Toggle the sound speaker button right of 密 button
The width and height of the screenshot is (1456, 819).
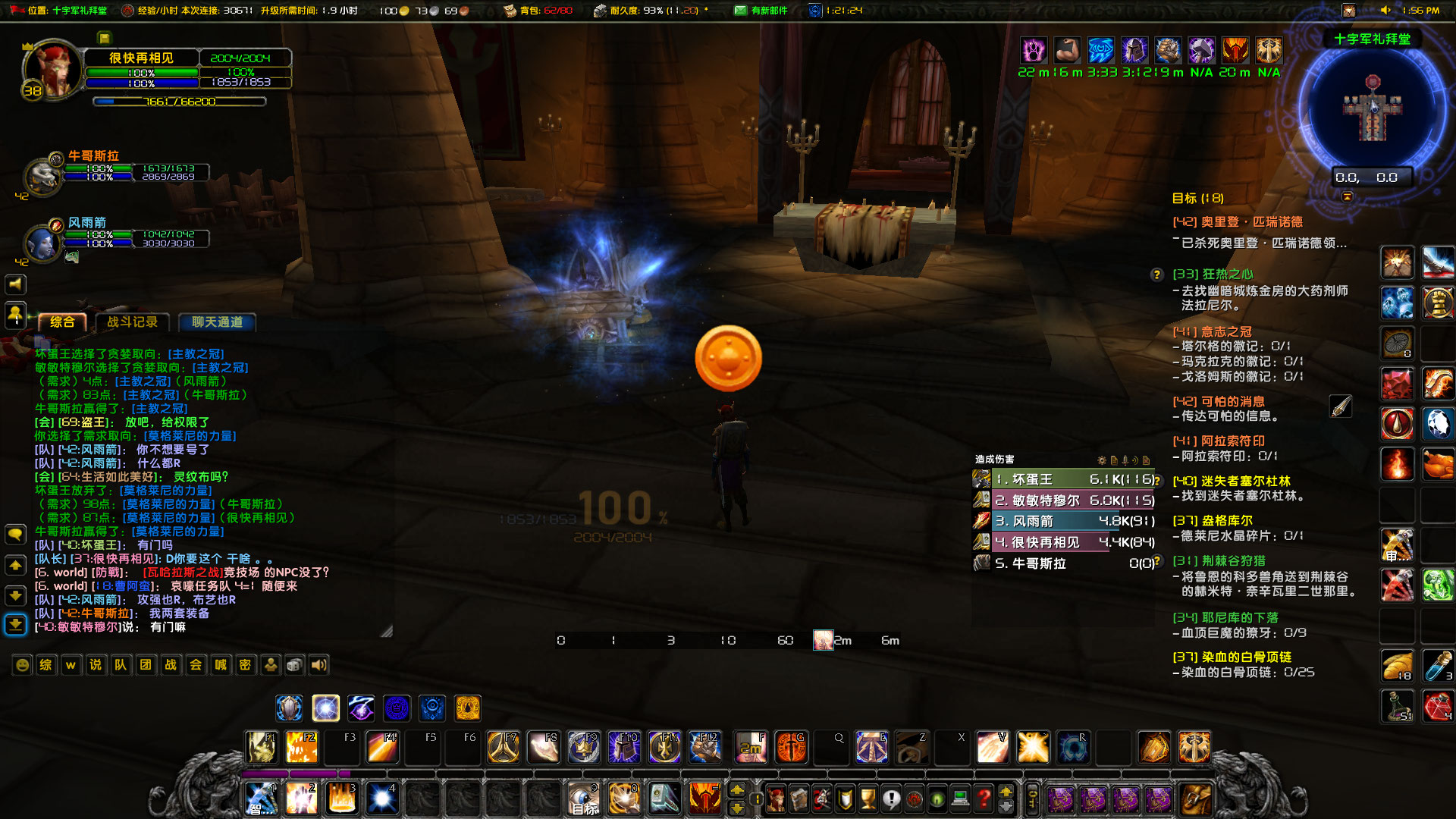(x=318, y=665)
